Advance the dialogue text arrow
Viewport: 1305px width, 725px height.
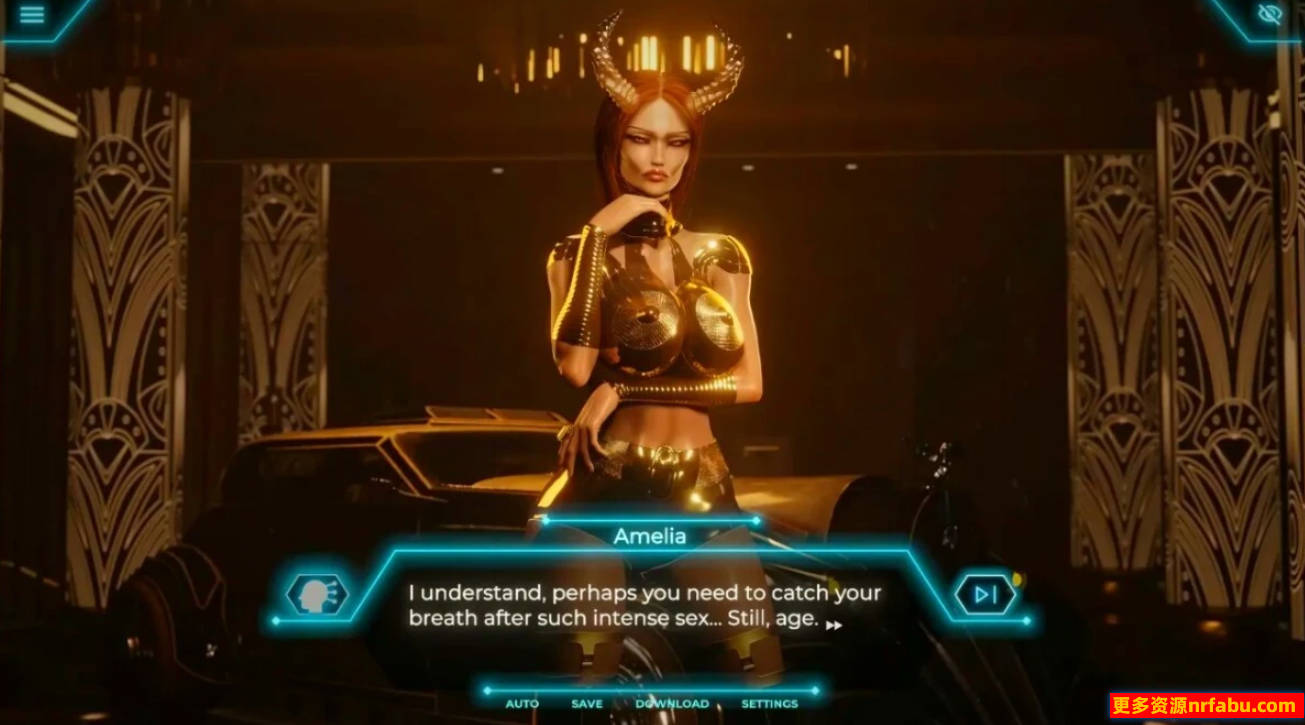pyautogui.click(x=833, y=625)
